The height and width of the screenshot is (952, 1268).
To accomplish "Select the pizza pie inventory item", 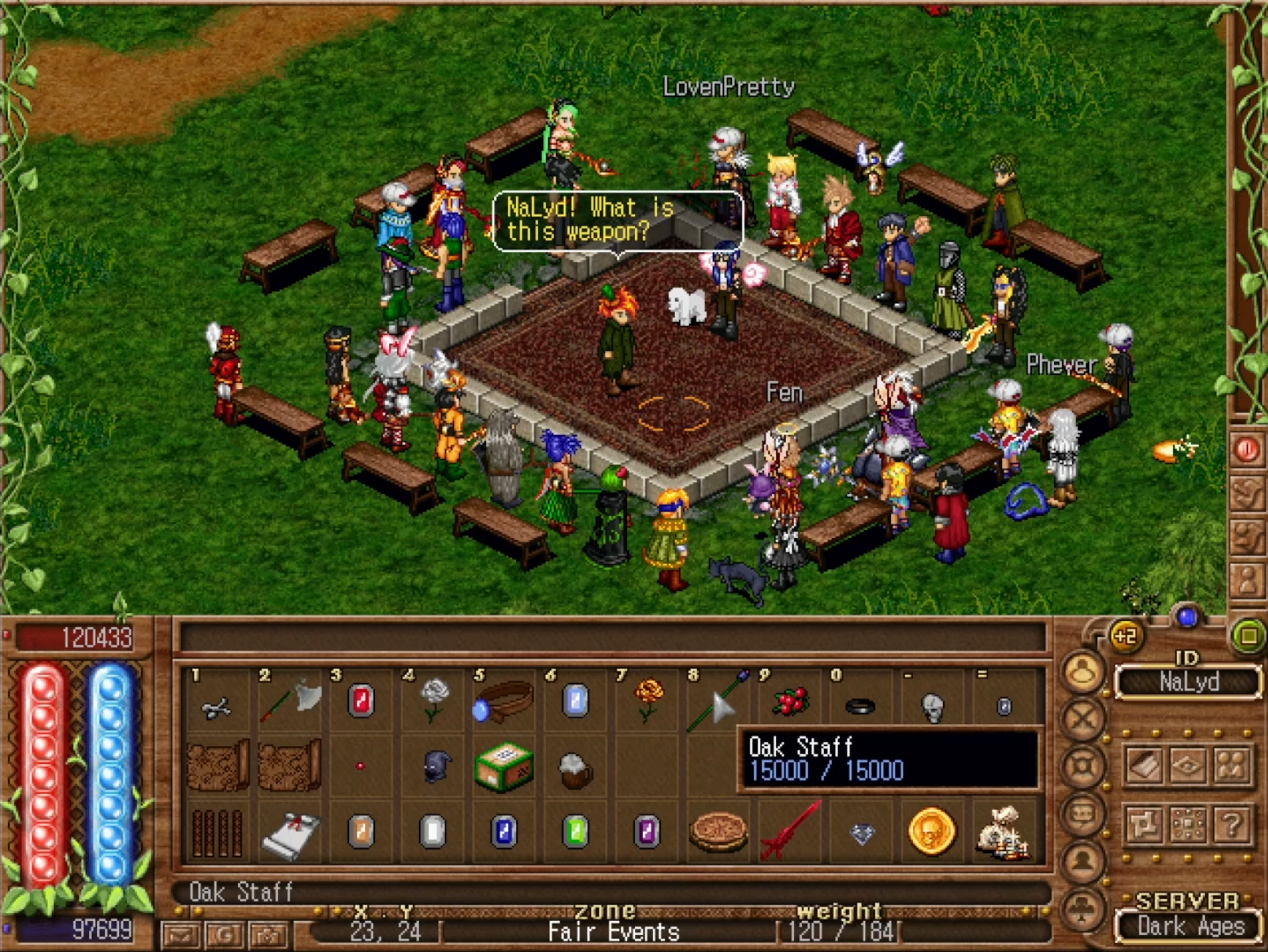I will pyautogui.click(x=718, y=832).
